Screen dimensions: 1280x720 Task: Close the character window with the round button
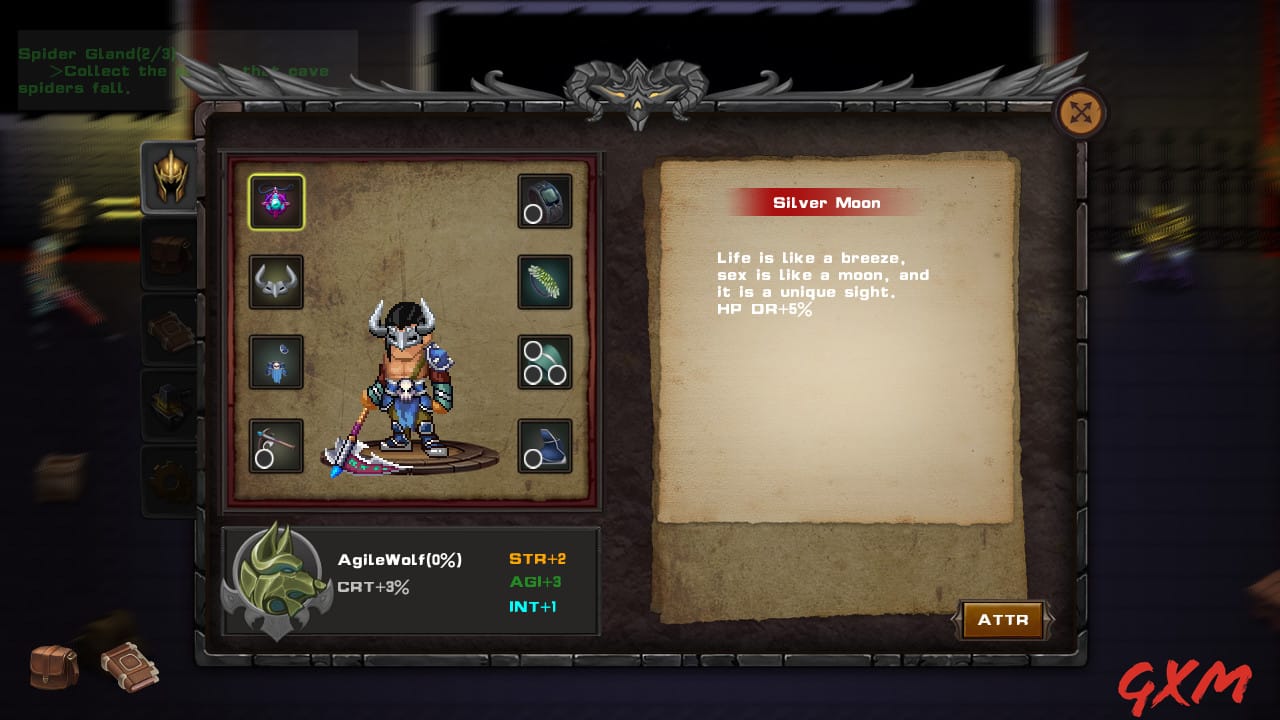[x=1081, y=113]
